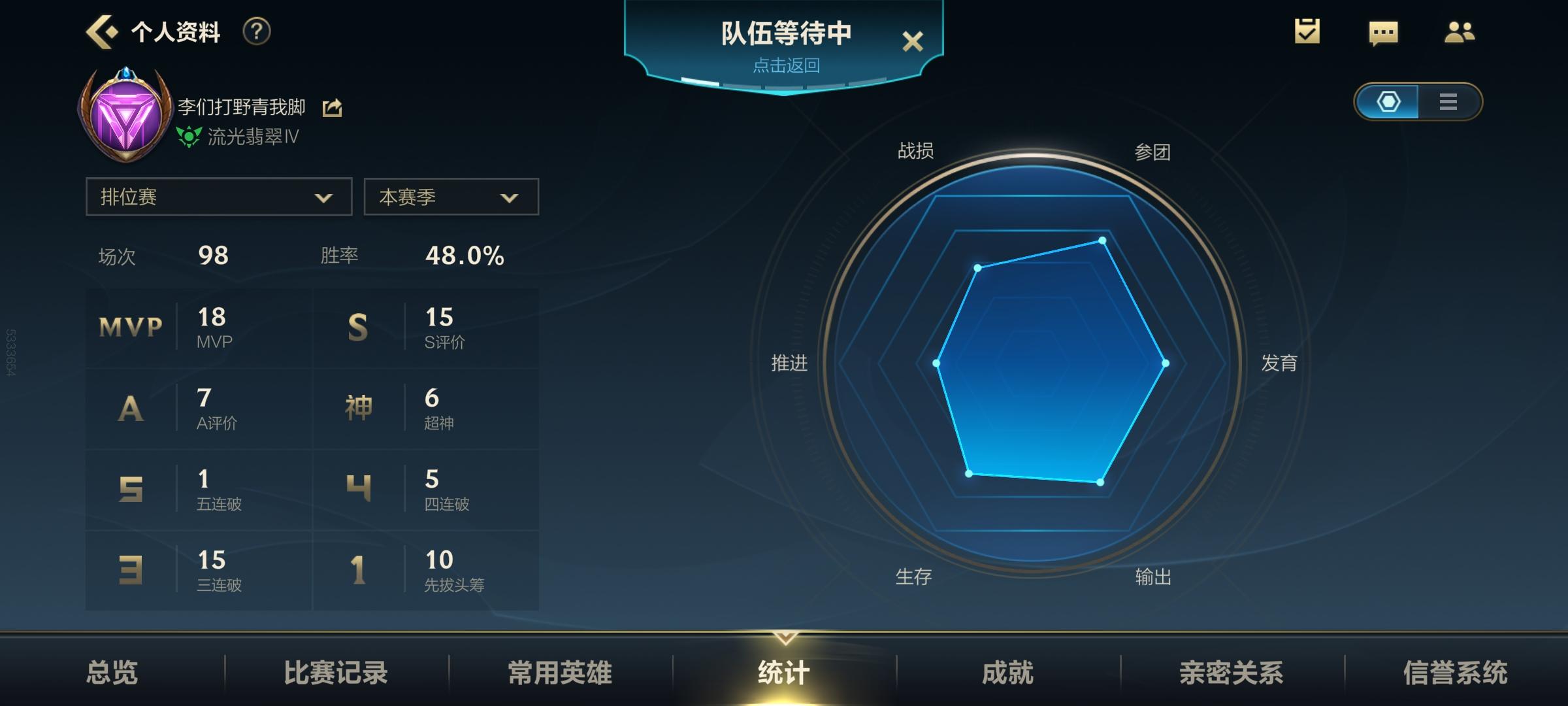Click the 流光翡翠IV rank emblem
The width and height of the screenshot is (1568, 706).
point(189,137)
